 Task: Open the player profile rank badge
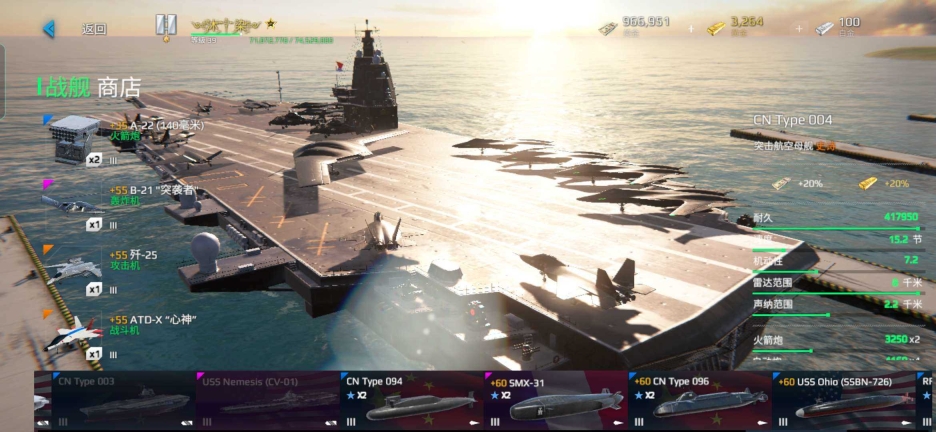click(x=166, y=28)
